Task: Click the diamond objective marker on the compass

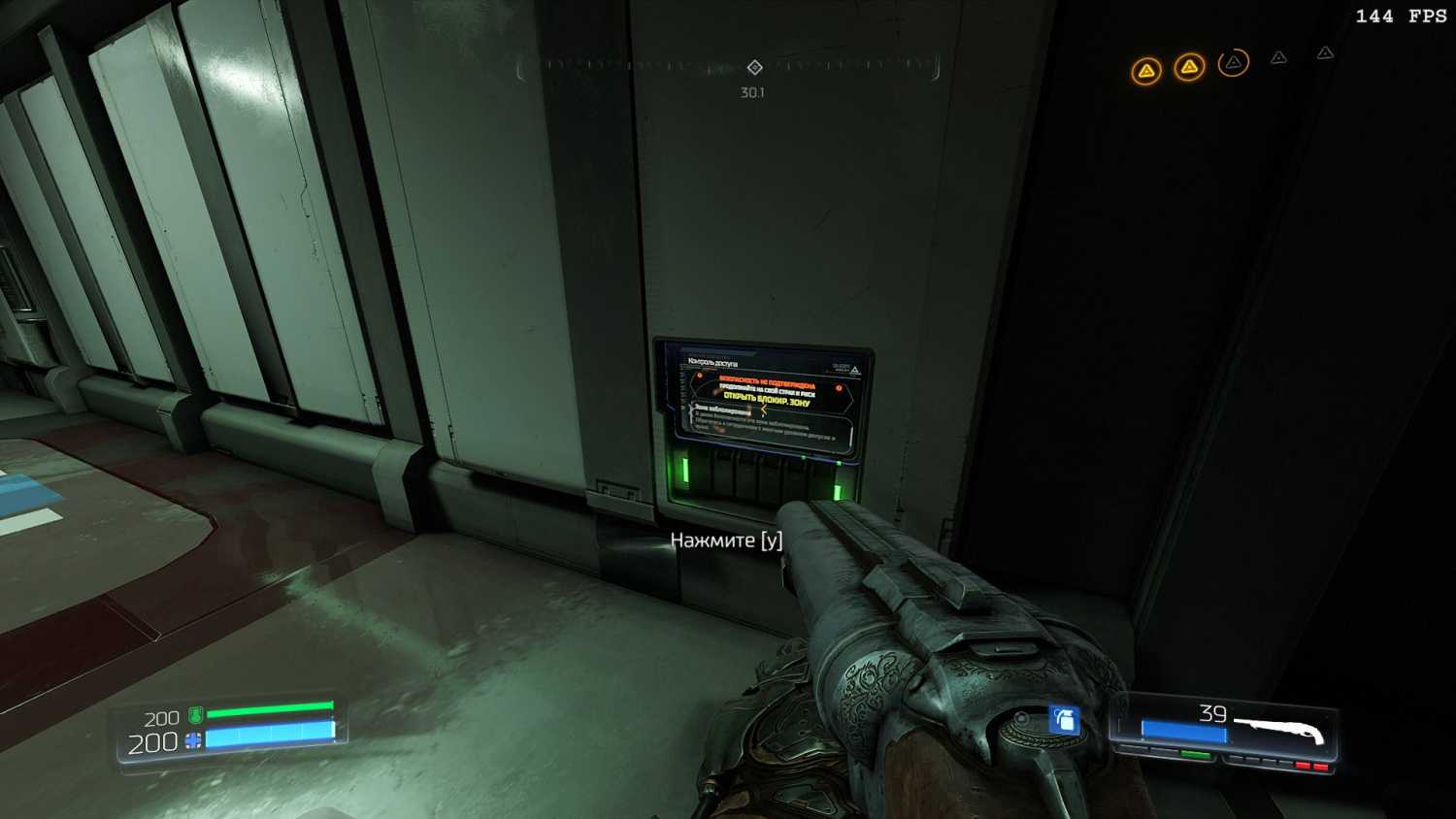Action: 754,67
